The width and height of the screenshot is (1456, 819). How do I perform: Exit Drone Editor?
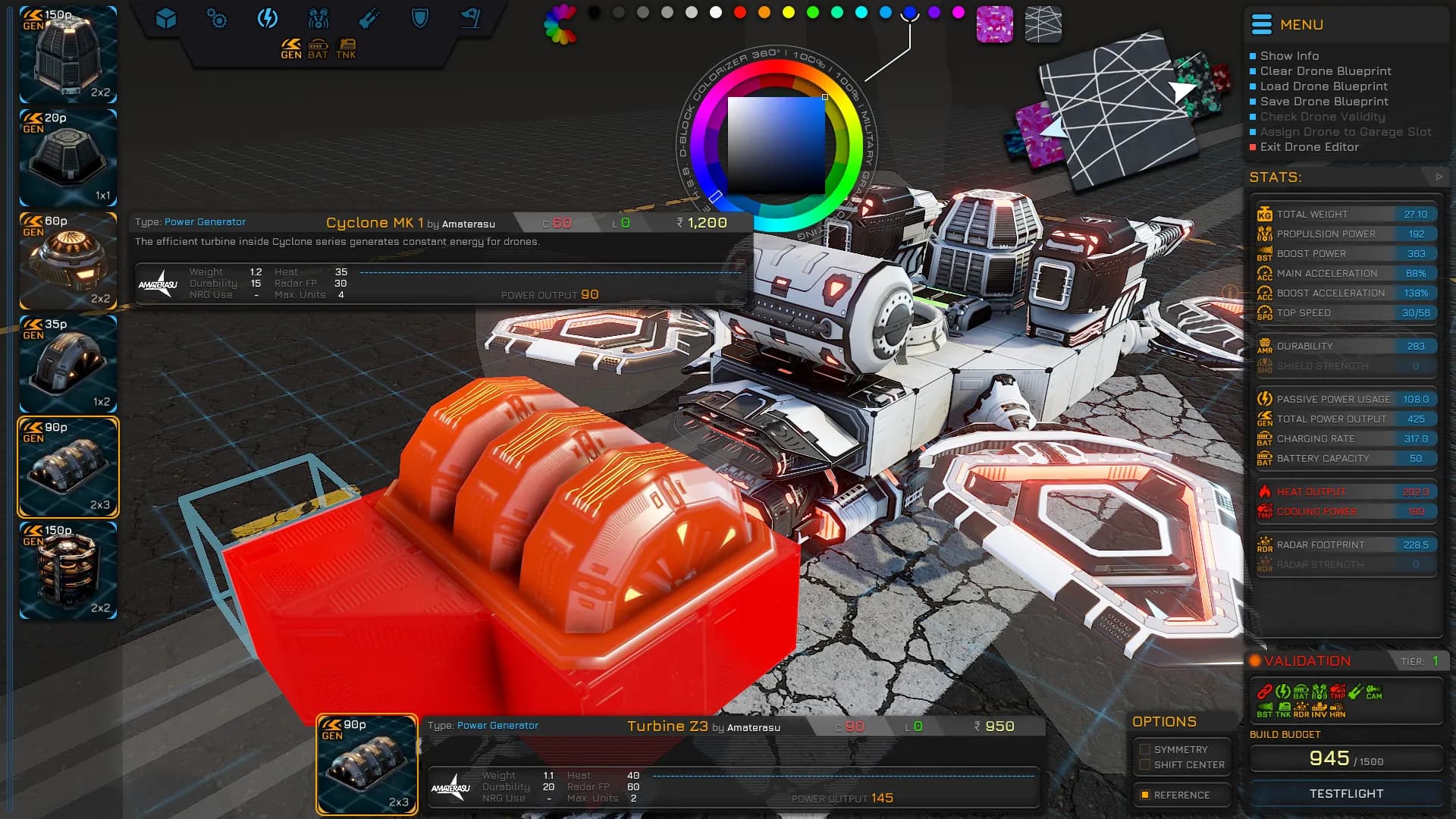pos(1309,147)
